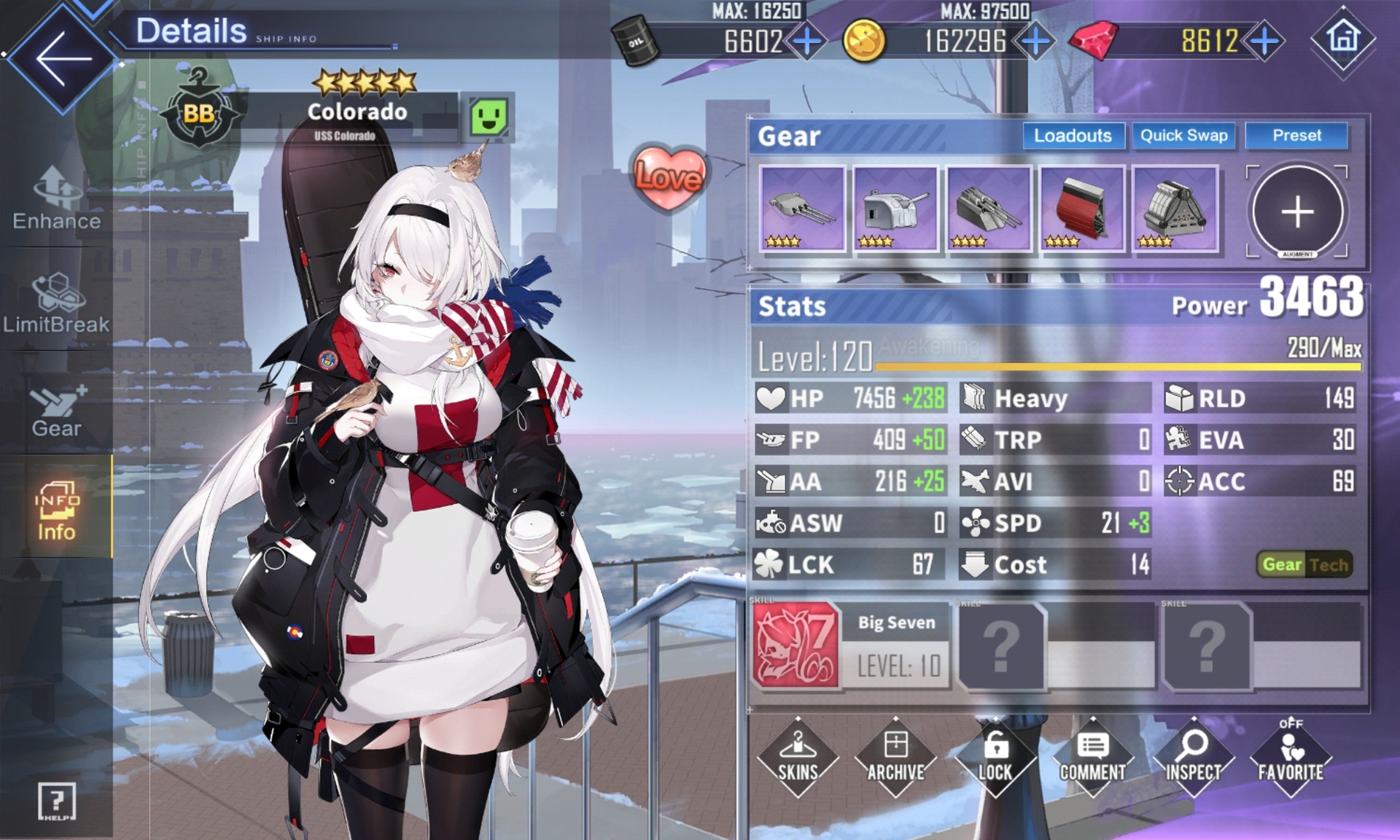
Task: Open the gear Loadouts
Action: 1073,136
